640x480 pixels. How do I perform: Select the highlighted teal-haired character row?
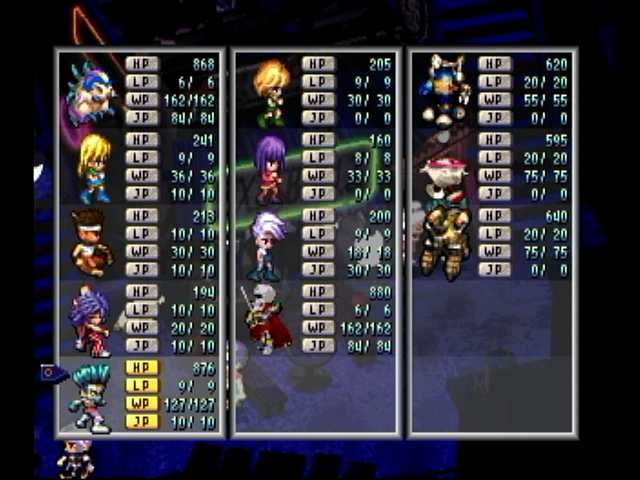(92, 396)
